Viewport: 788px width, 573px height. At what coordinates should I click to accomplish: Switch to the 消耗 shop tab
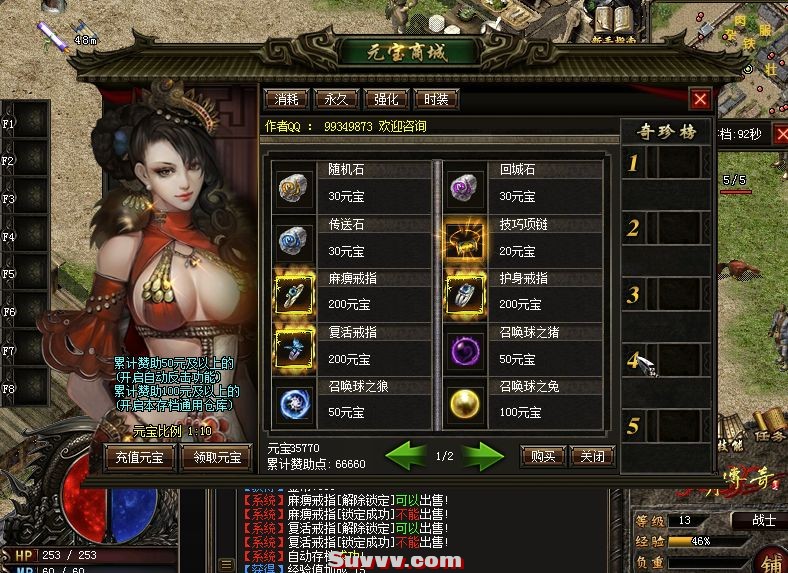[x=286, y=99]
